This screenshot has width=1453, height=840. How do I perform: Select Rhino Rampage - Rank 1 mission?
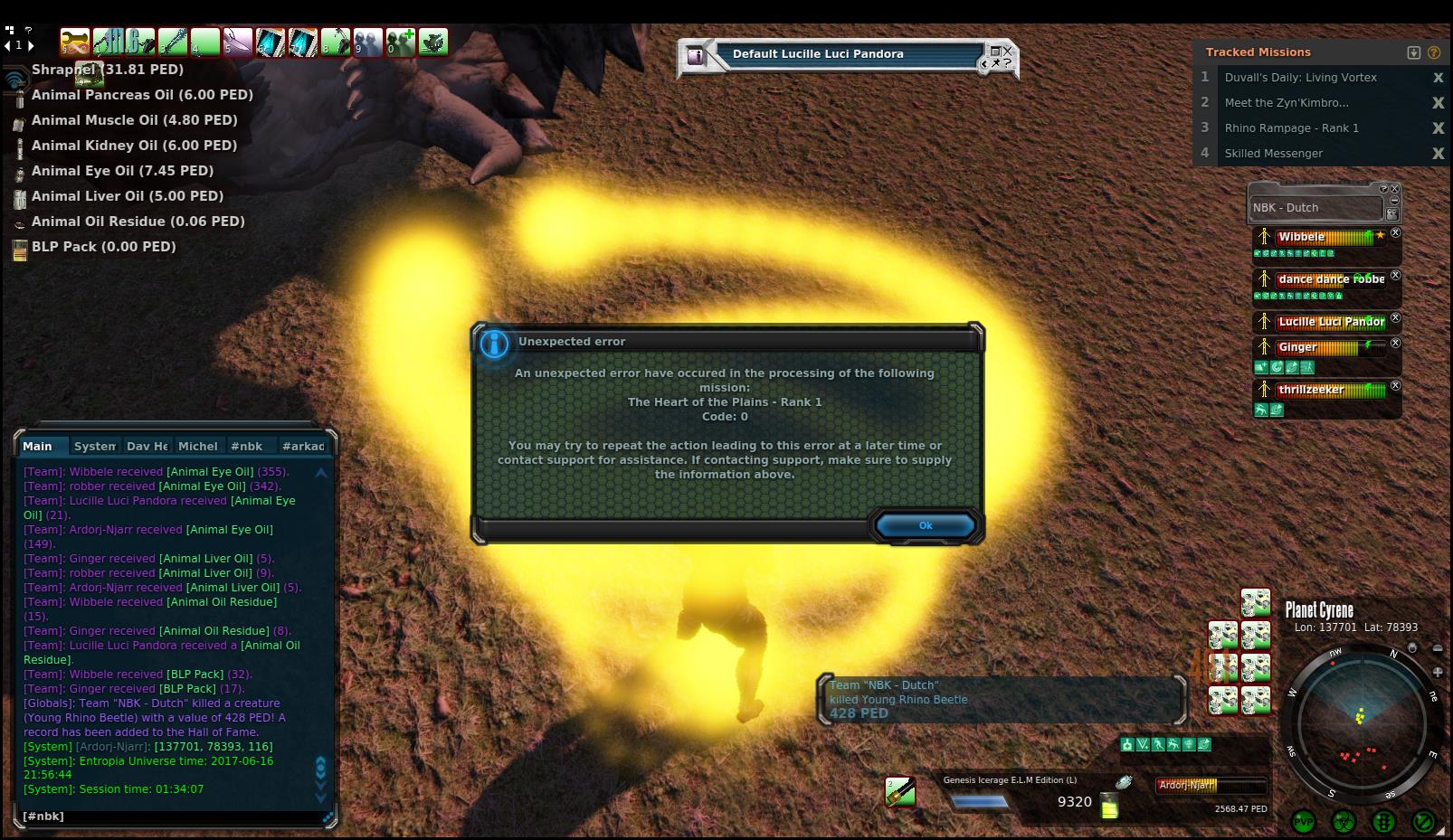pyautogui.click(x=1291, y=128)
